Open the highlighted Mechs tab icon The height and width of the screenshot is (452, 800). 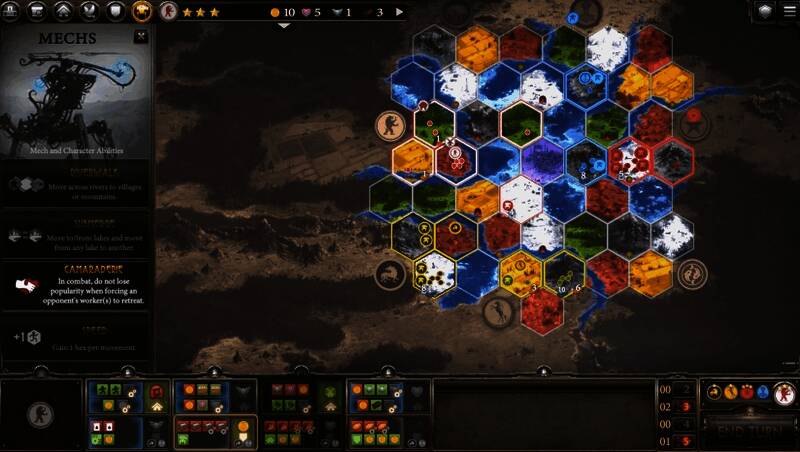142,12
